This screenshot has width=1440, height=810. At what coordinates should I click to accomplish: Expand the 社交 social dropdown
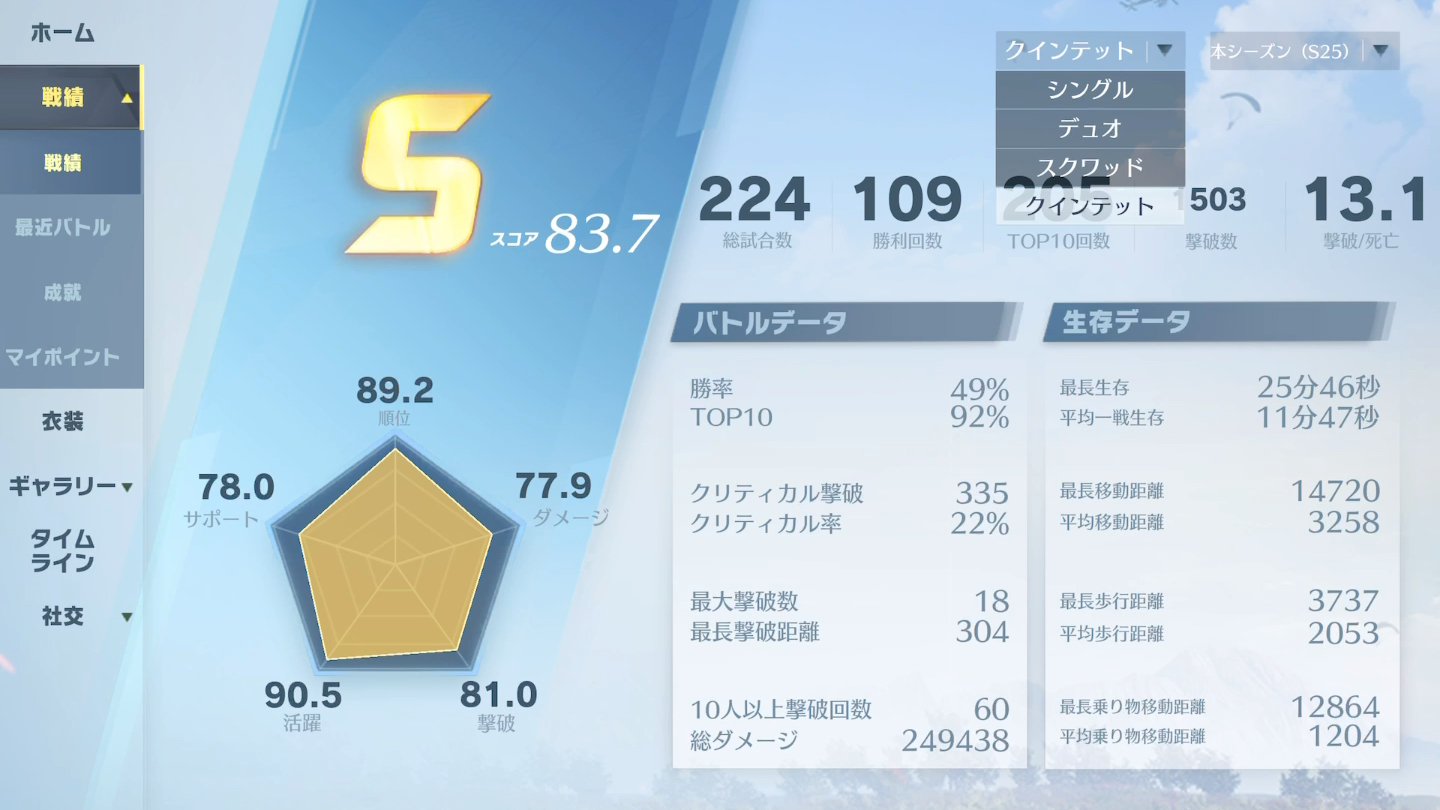63,618
